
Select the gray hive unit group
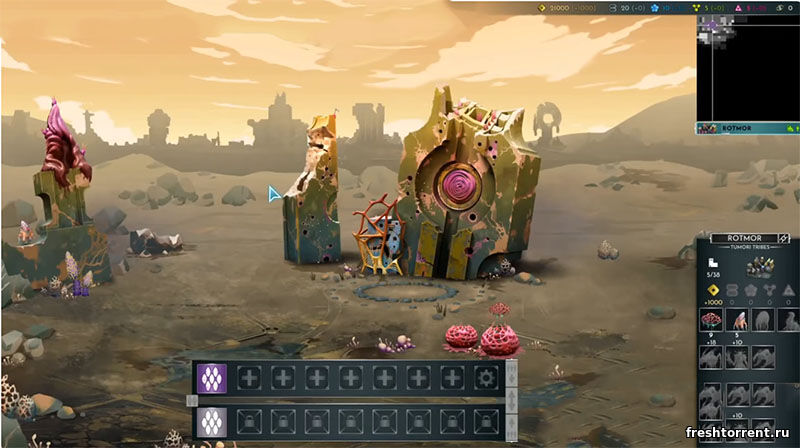click(x=212, y=419)
